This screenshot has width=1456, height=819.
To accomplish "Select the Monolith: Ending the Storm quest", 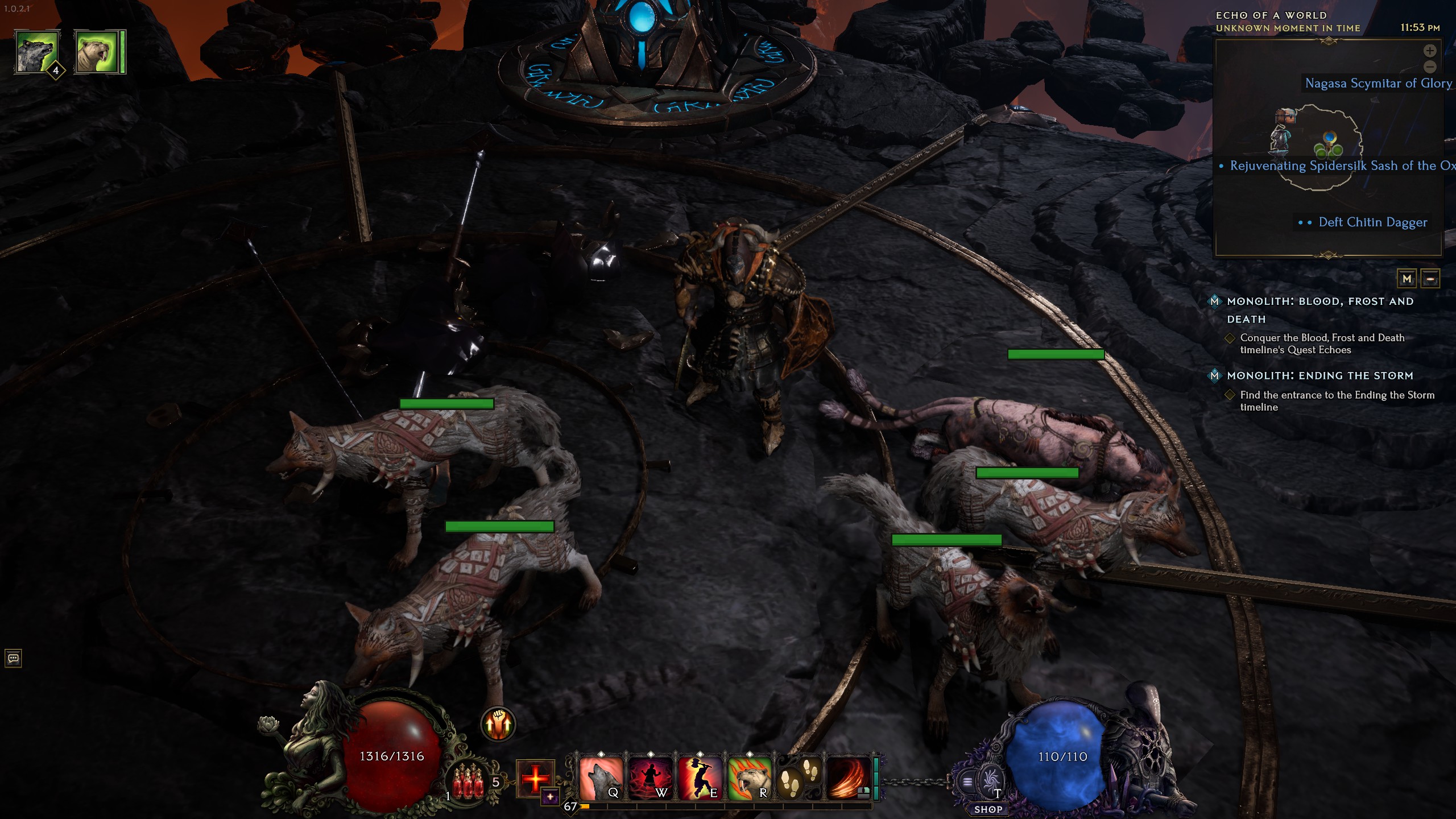I will pyautogui.click(x=1319, y=376).
